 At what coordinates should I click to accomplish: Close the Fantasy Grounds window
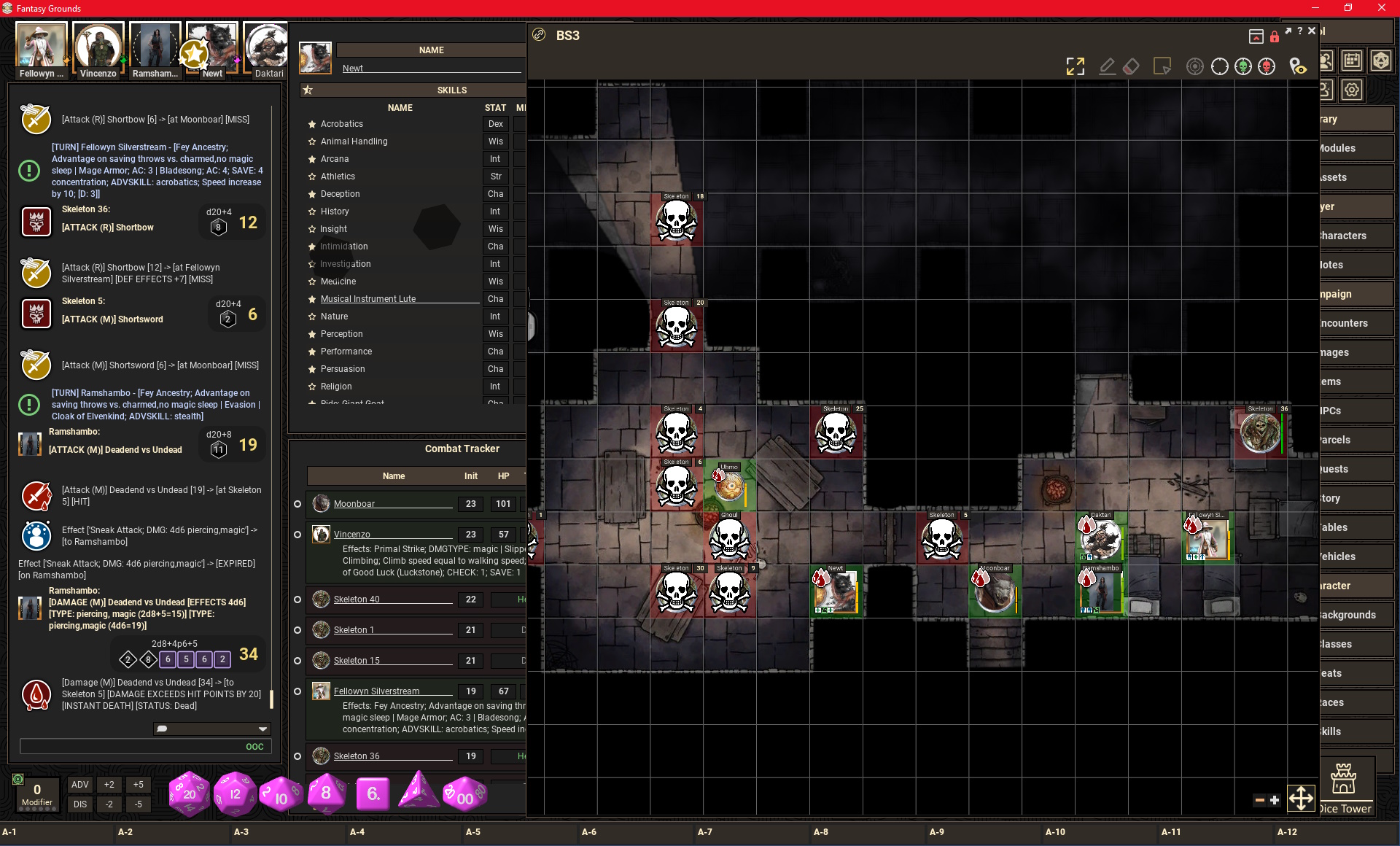1381,8
